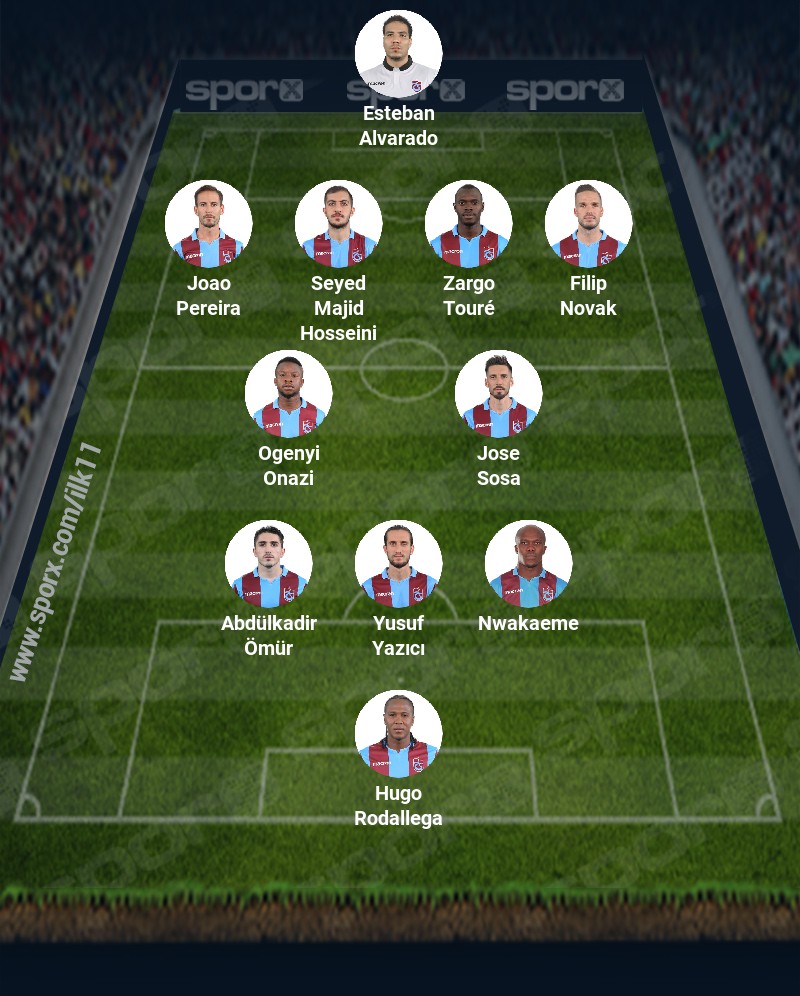This screenshot has height=996, width=800.
Task: Click Yusuf Yazıcı's player photo
Action: [398, 564]
